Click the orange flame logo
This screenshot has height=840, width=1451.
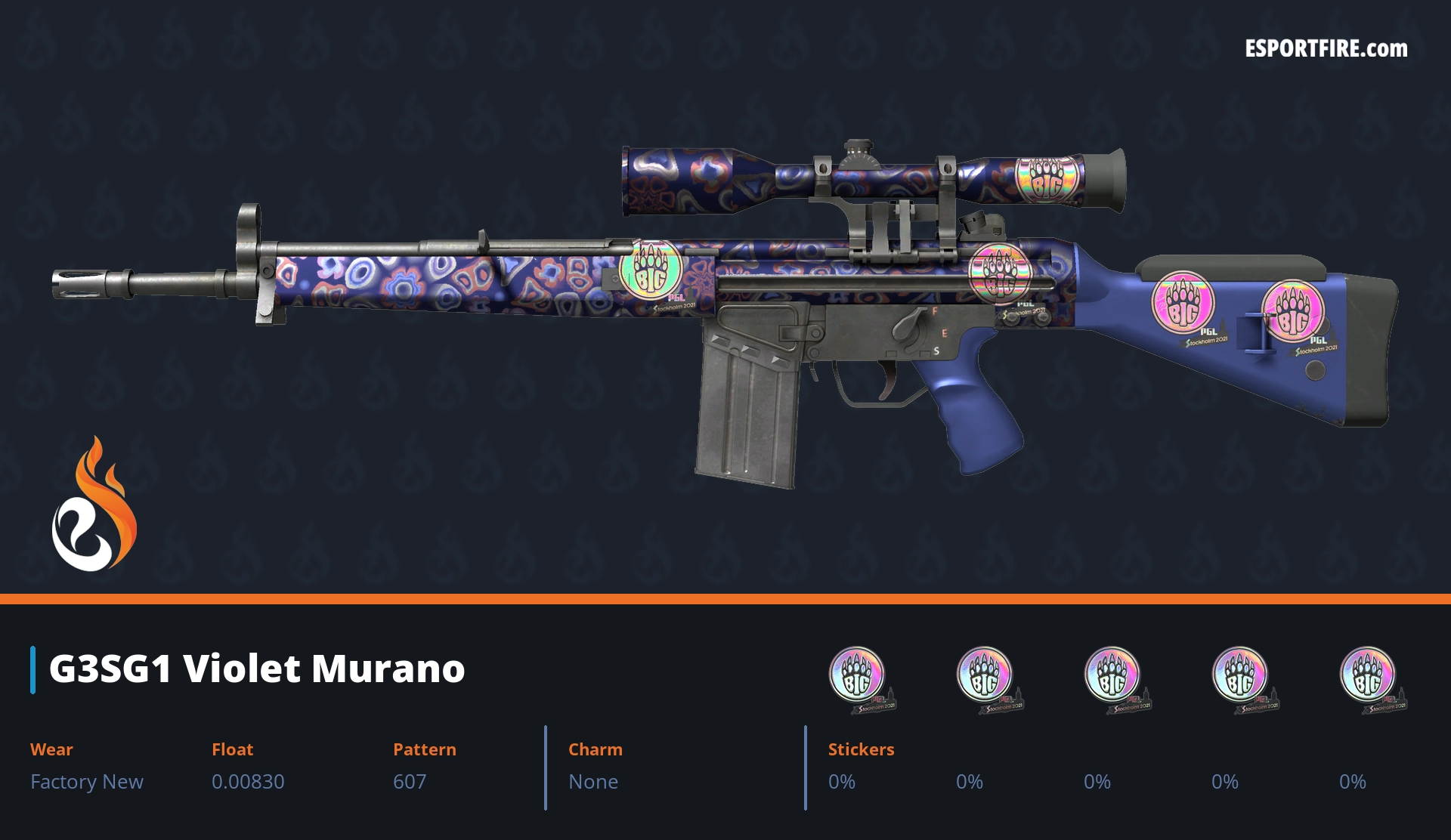(x=94, y=505)
